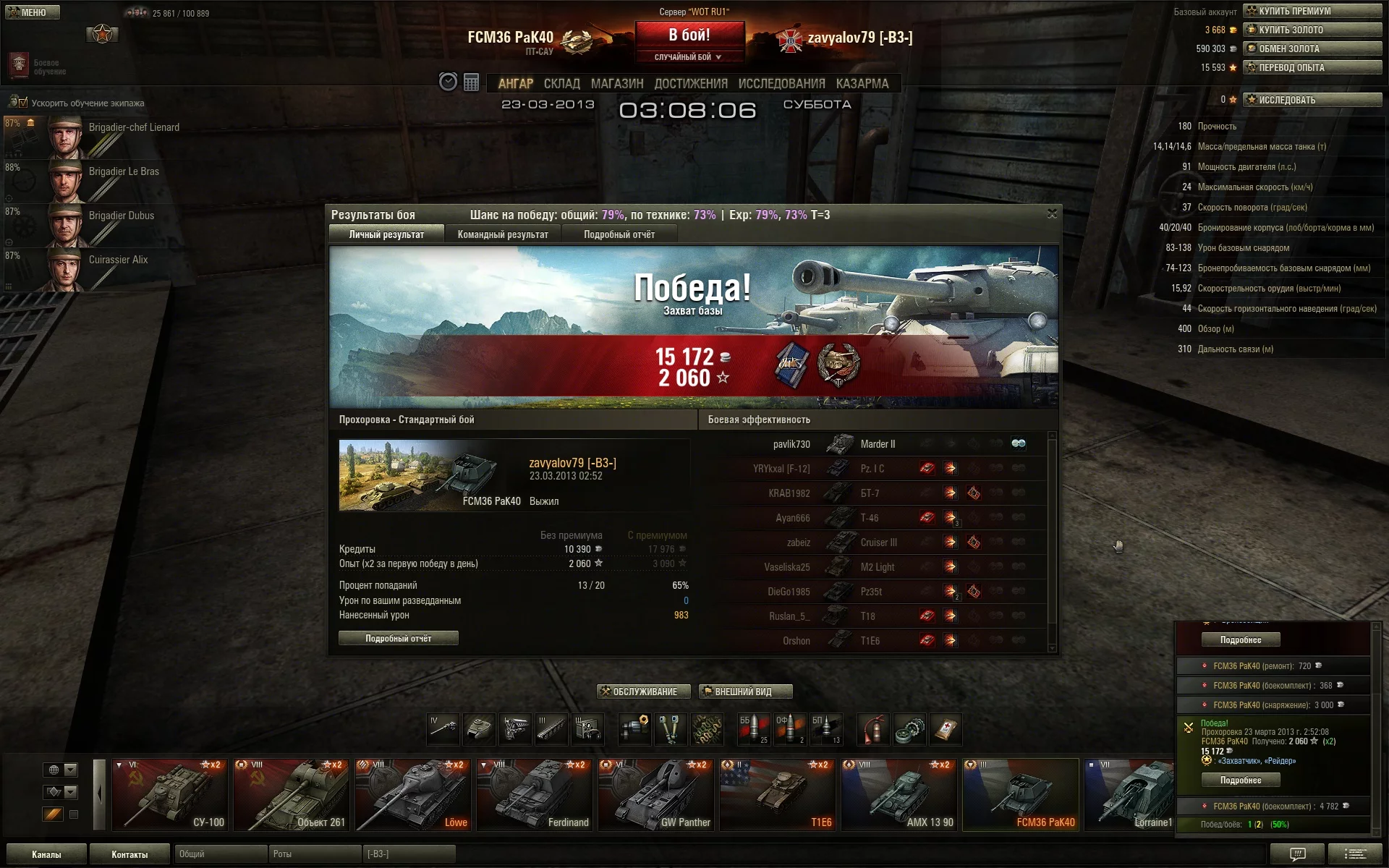Click the ОБМЕН ЗОЛОТА button
This screenshot has width=1389, height=868.
1312,48
